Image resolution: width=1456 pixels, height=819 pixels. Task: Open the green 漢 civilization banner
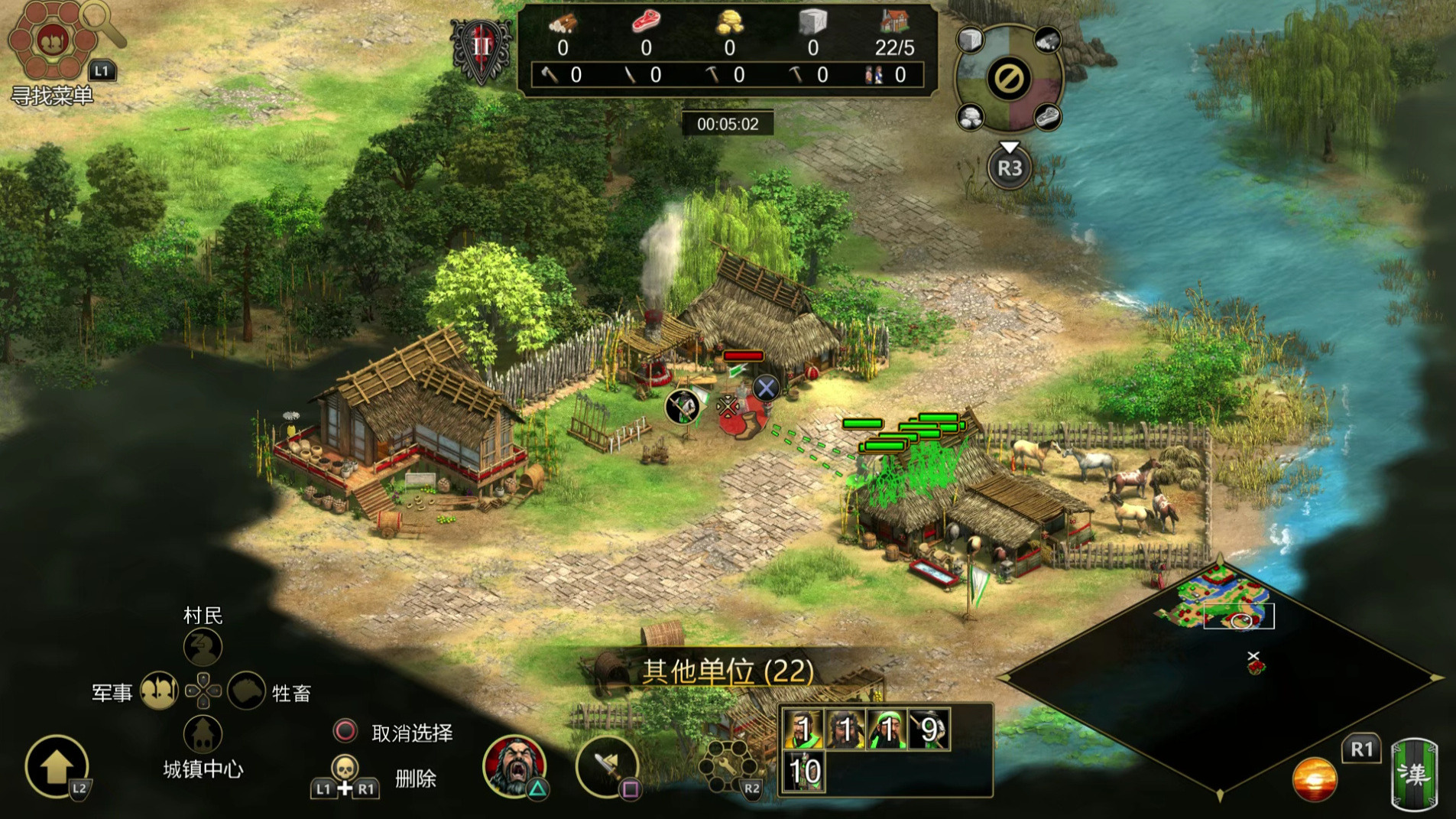1413,774
